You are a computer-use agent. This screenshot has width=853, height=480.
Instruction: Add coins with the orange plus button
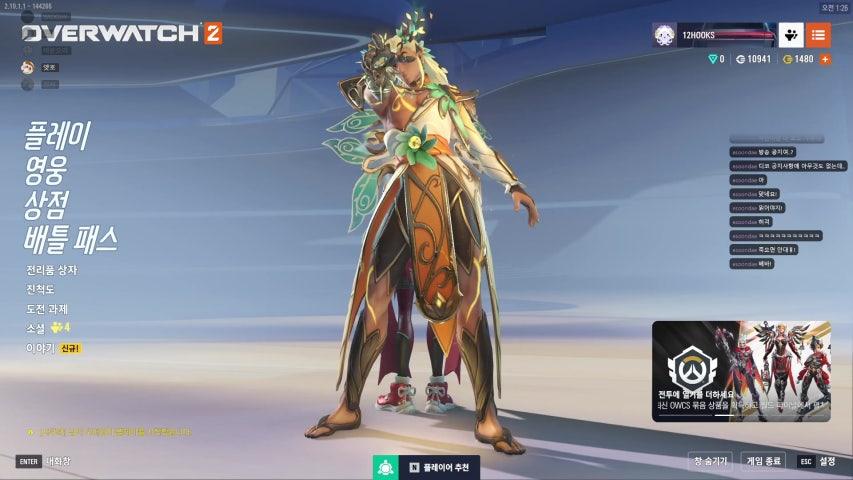click(x=825, y=59)
